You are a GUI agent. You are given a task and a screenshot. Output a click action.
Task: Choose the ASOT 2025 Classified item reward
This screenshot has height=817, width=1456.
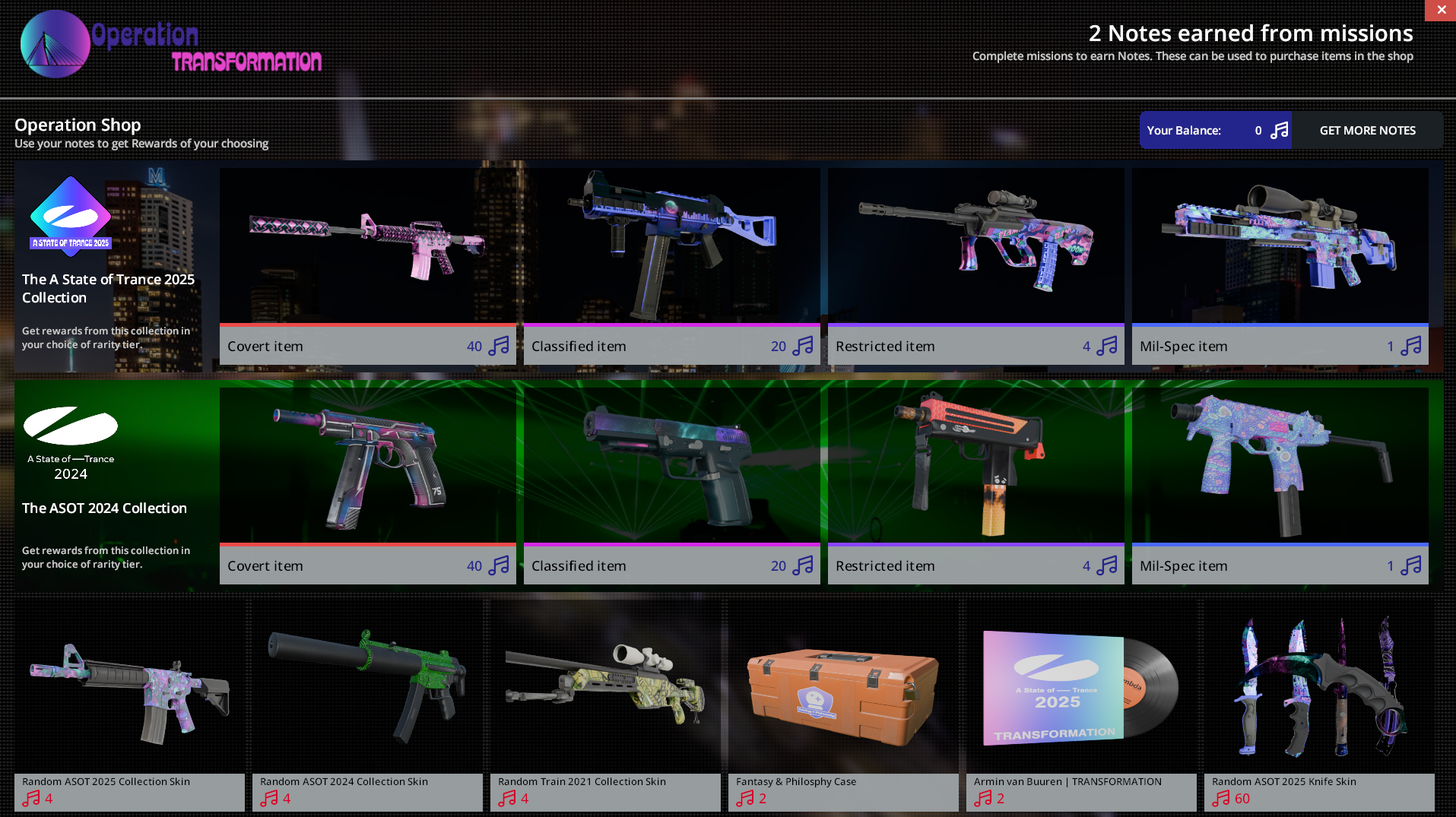[671, 265]
